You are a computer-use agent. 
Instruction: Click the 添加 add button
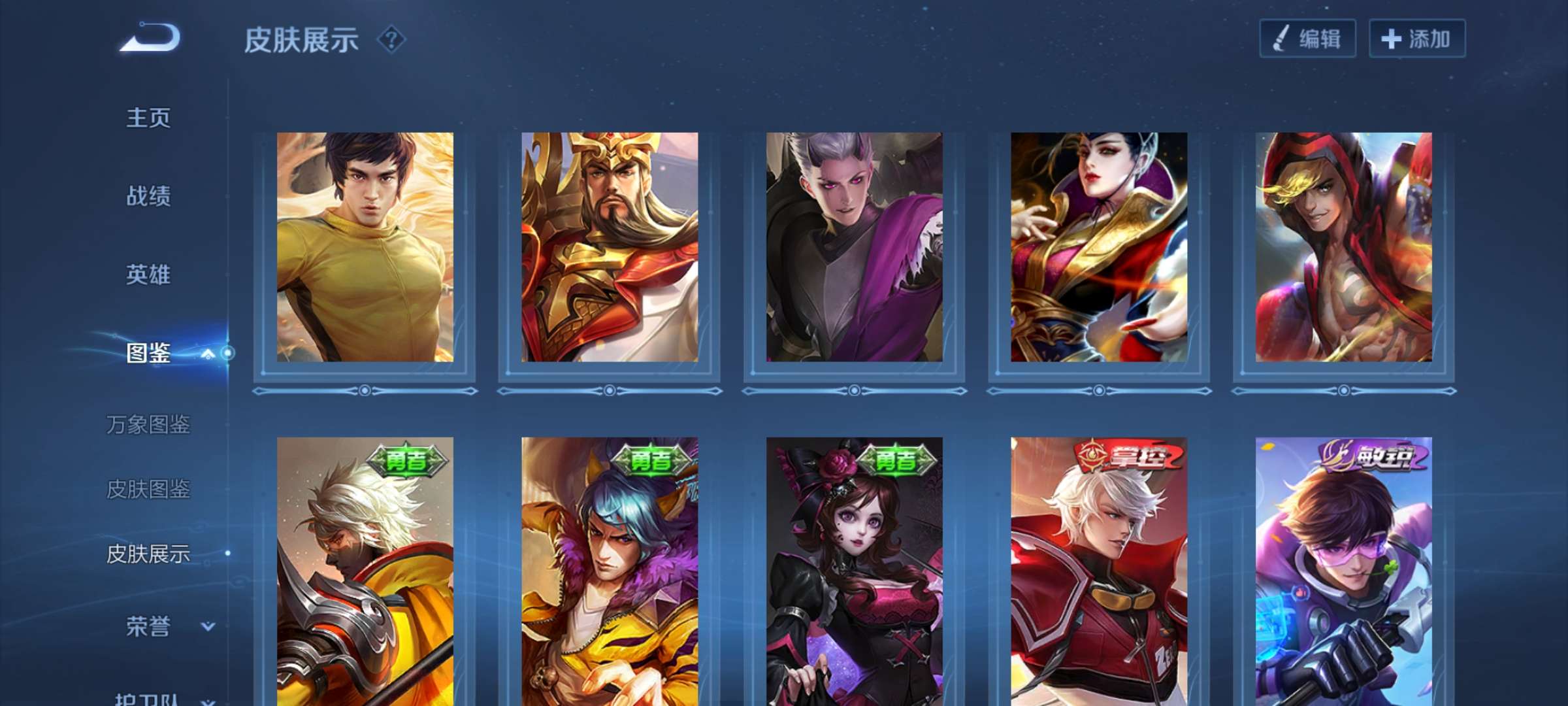(1416, 39)
